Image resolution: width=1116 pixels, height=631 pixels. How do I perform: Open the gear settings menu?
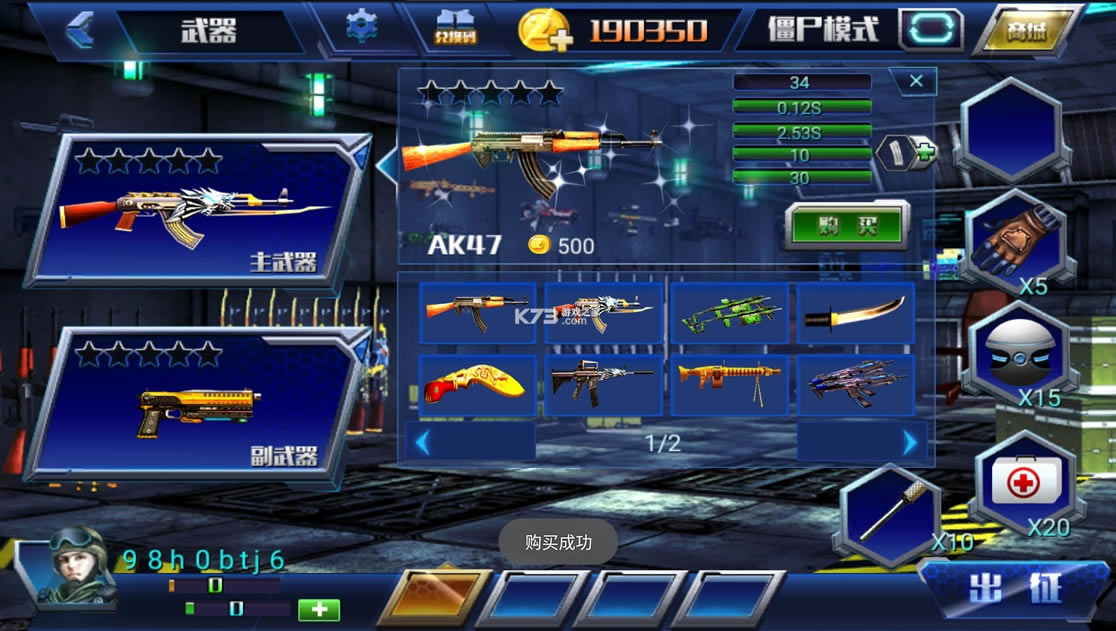[361, 27]
